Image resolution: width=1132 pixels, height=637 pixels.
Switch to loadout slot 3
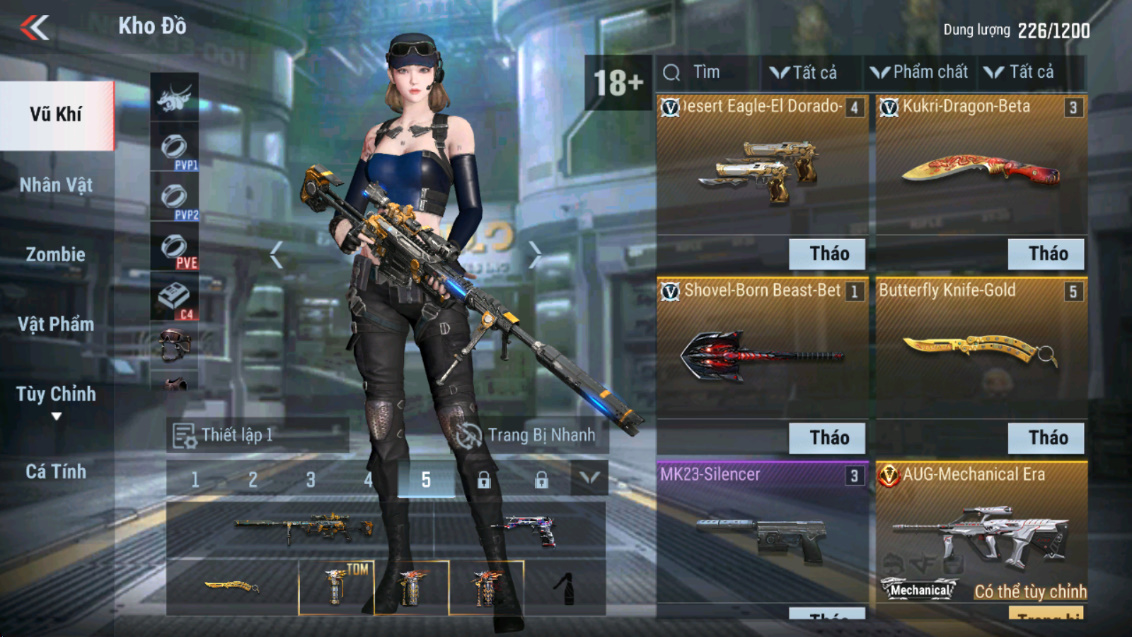(x=311, y=480)
